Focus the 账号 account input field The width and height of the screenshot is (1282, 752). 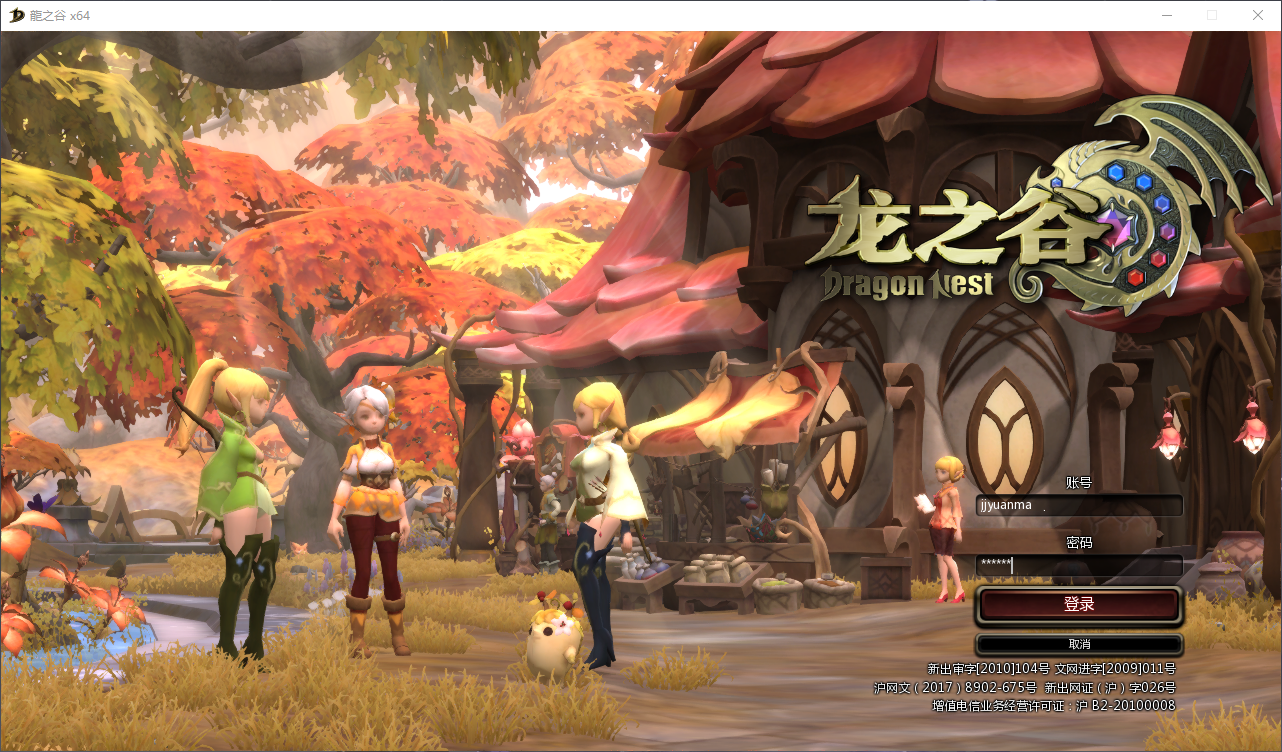1079,505
